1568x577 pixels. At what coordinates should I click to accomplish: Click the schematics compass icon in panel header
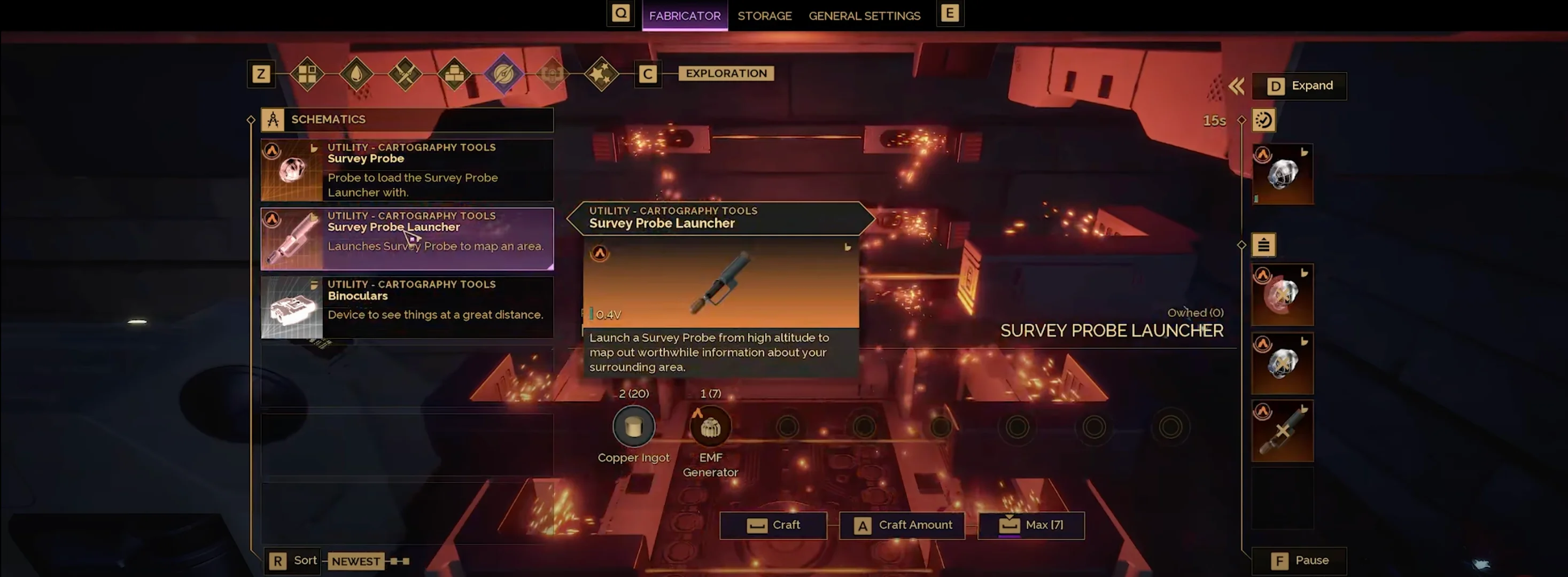point(272,119)
